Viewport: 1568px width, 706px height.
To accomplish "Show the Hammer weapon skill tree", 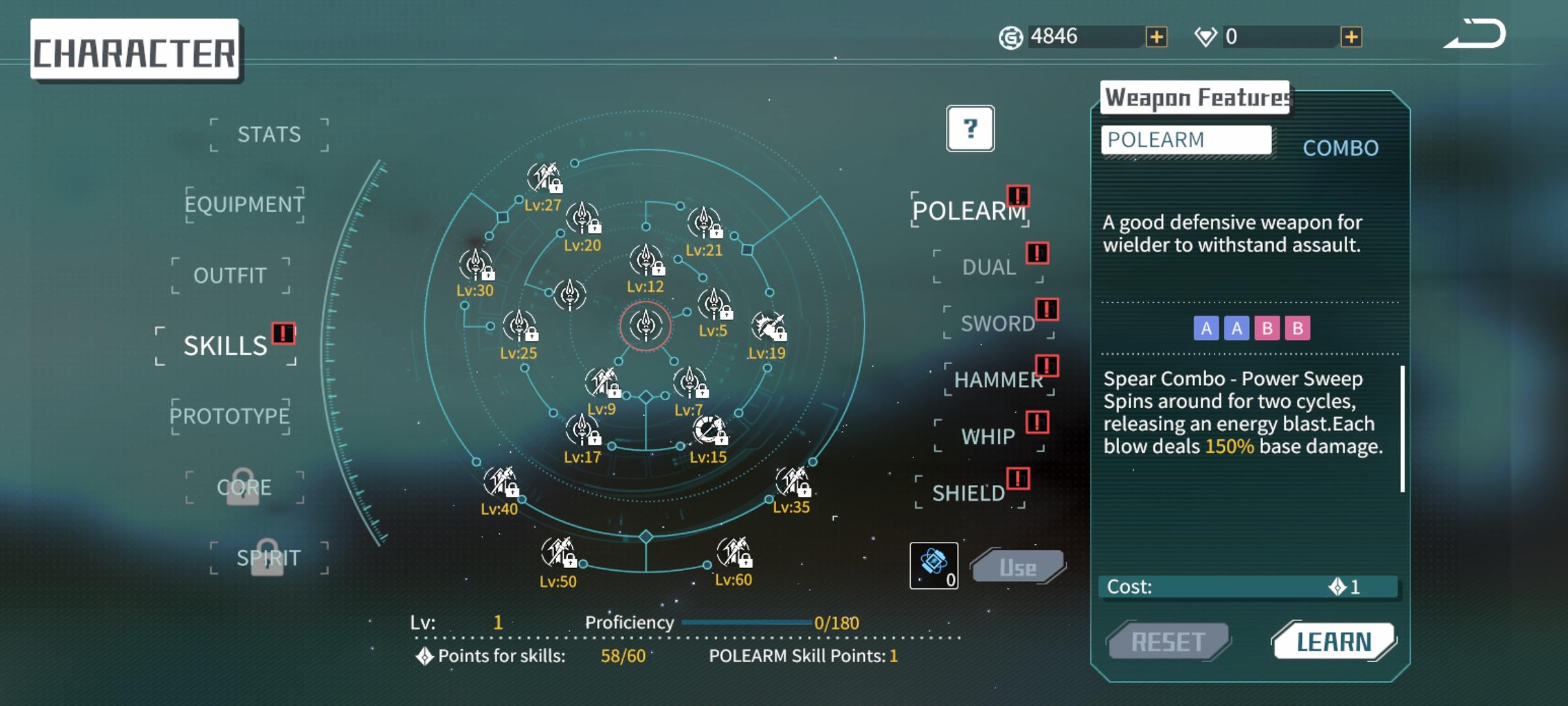I will [x=998, y=380].
